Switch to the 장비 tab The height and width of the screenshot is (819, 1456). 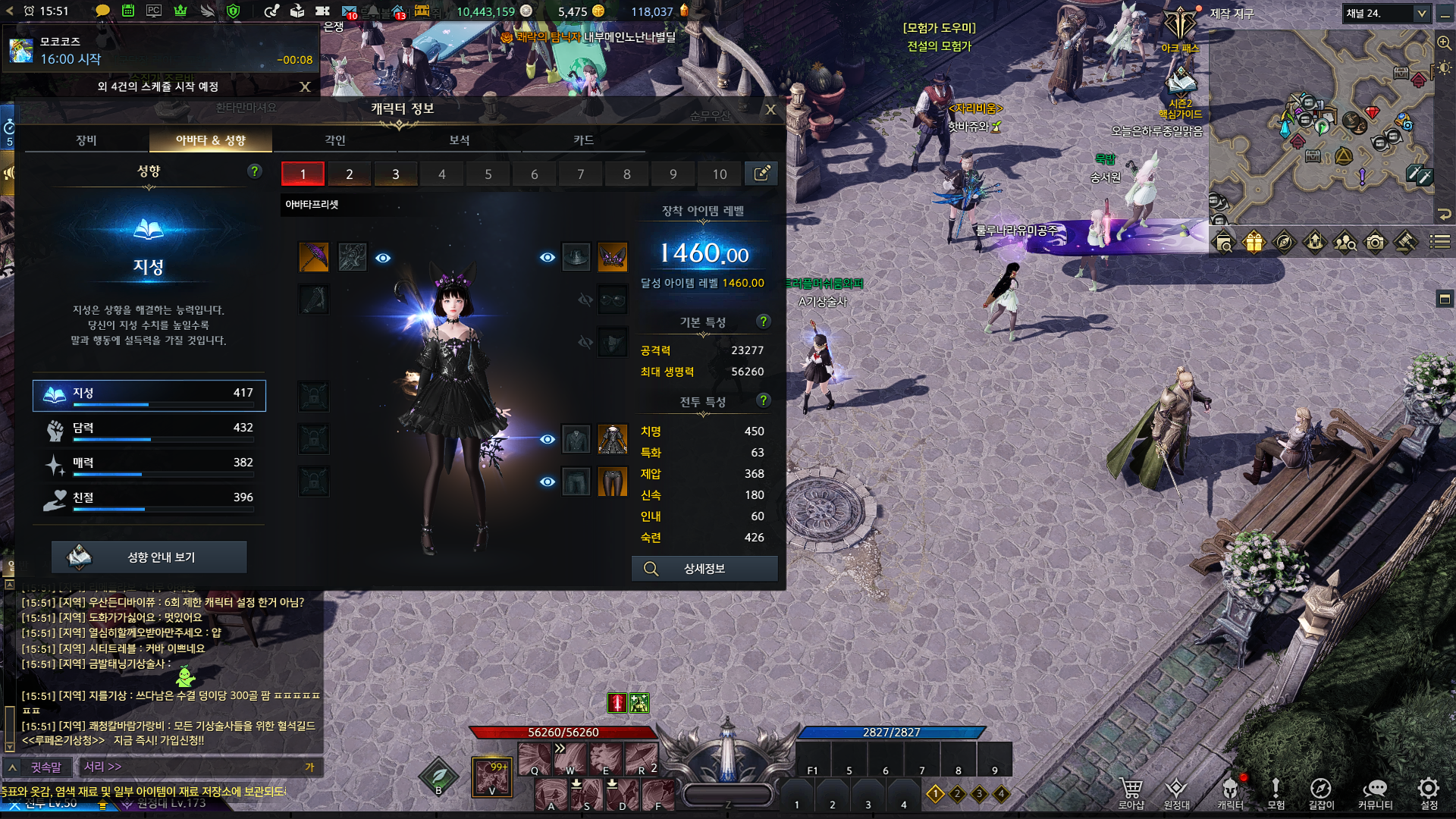pyautogui.click(x=86, y=140)
